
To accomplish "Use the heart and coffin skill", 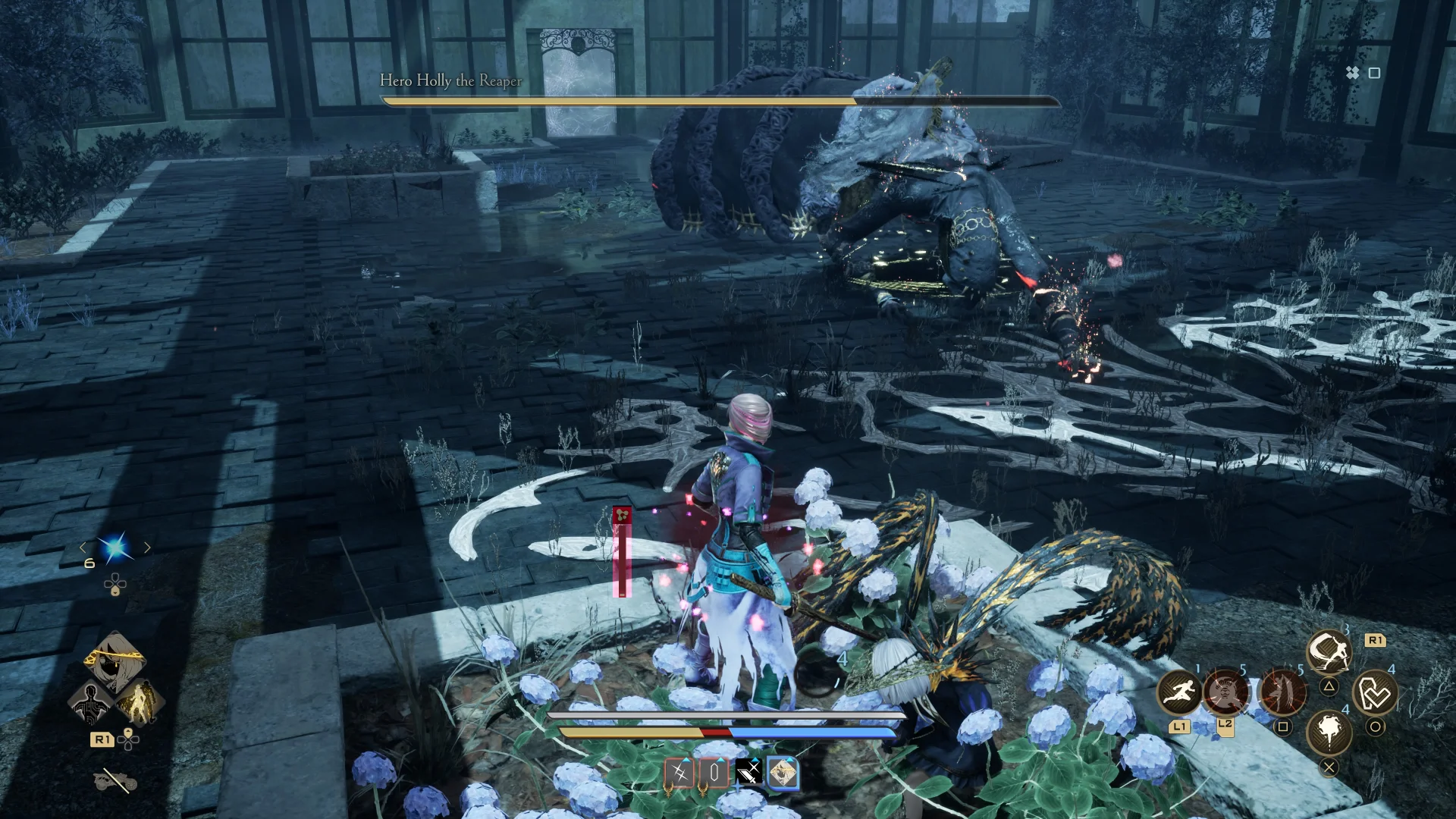I will coord(1375,692).
